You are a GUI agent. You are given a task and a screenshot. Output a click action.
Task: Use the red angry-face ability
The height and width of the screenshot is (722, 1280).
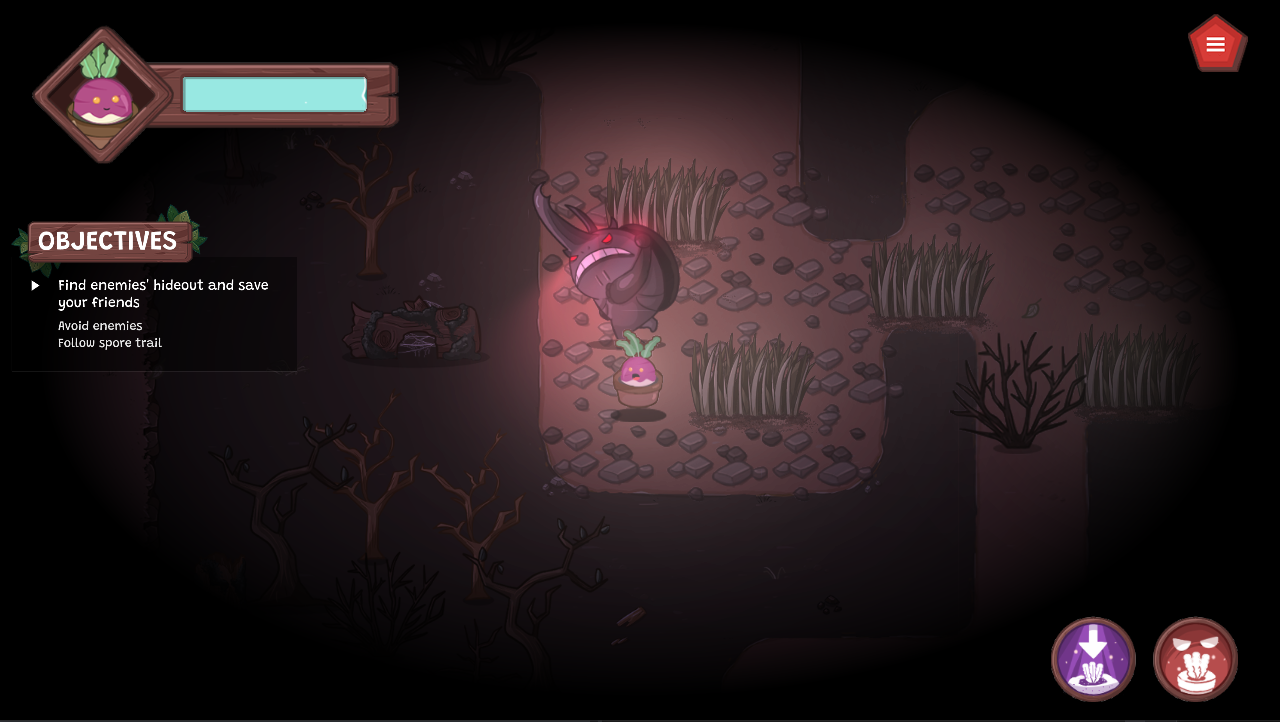click(x=1195, y=659)
